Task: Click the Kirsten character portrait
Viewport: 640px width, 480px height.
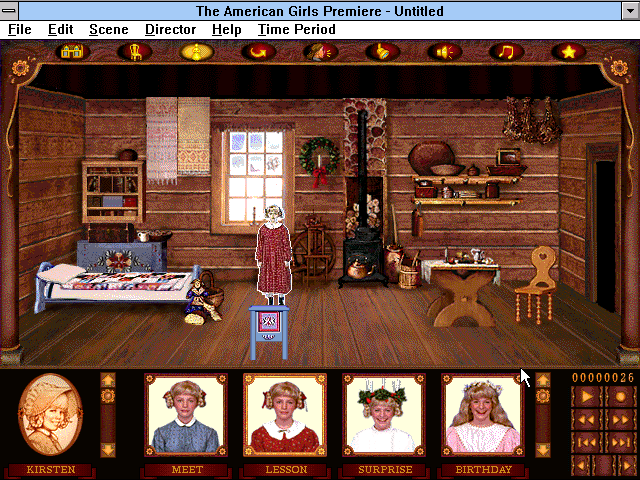Action: point(51,414)
